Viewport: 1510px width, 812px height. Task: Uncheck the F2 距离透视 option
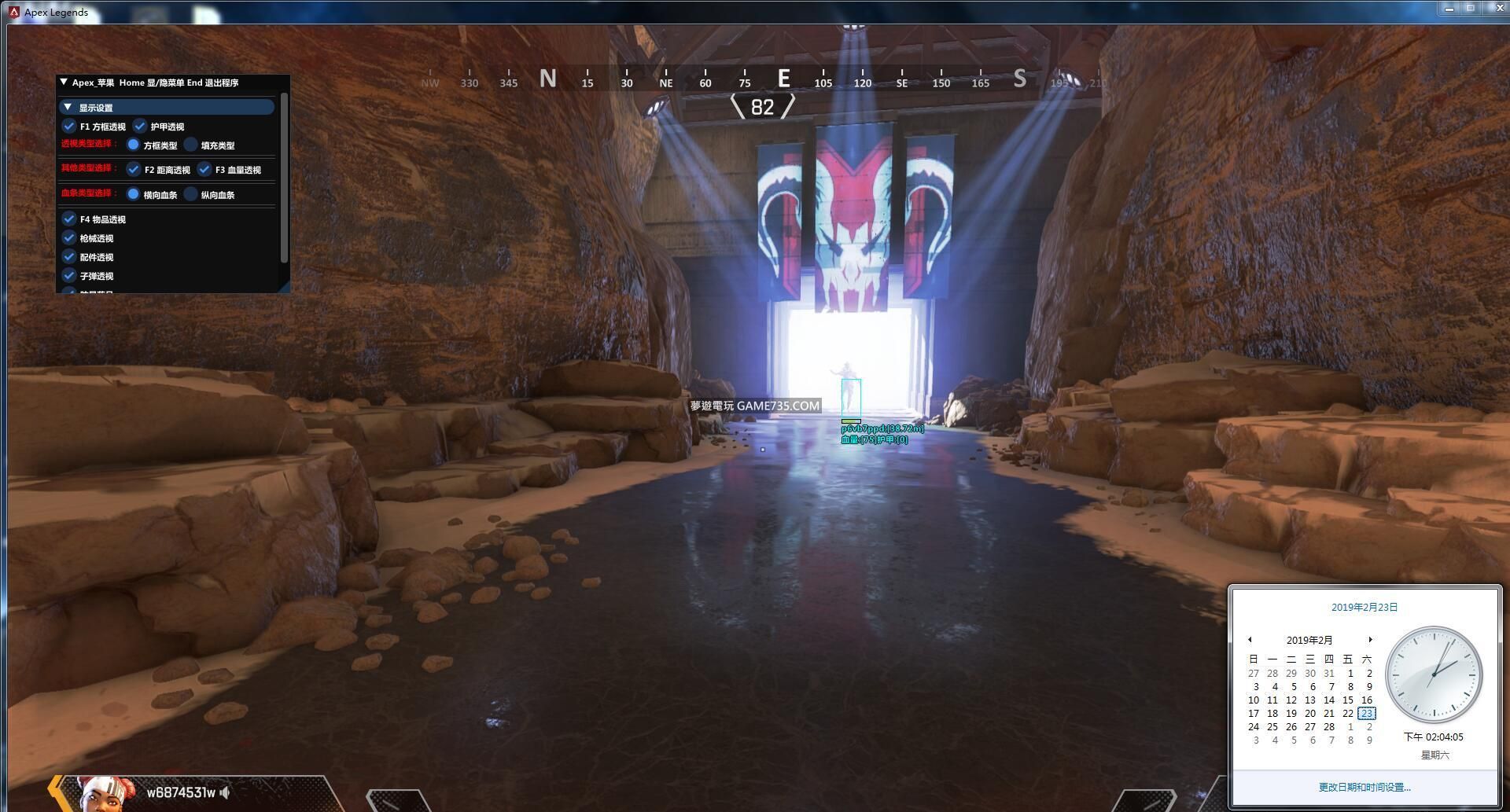point(134,170)
